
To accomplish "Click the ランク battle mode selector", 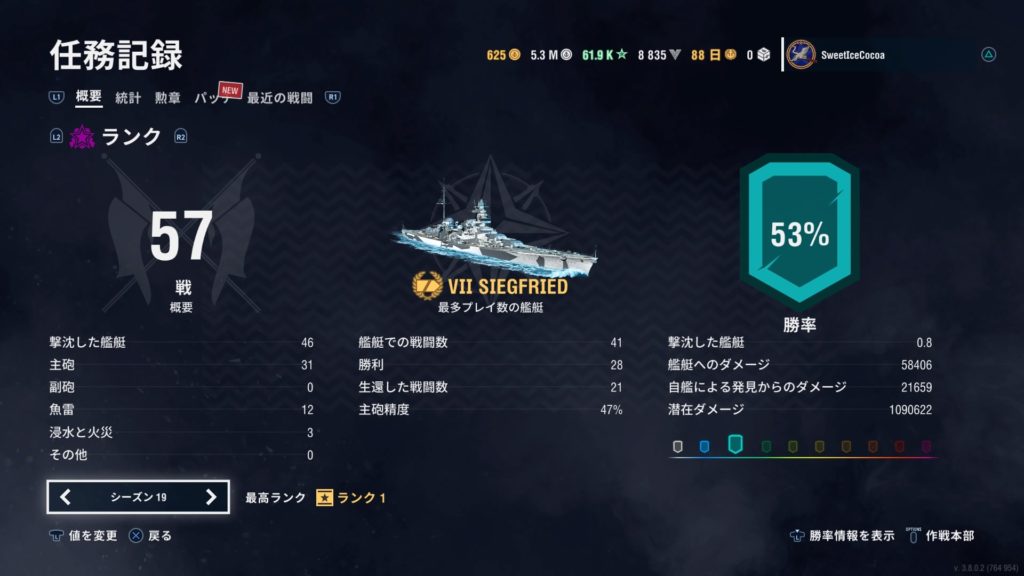I will click(x=118, y=138).
